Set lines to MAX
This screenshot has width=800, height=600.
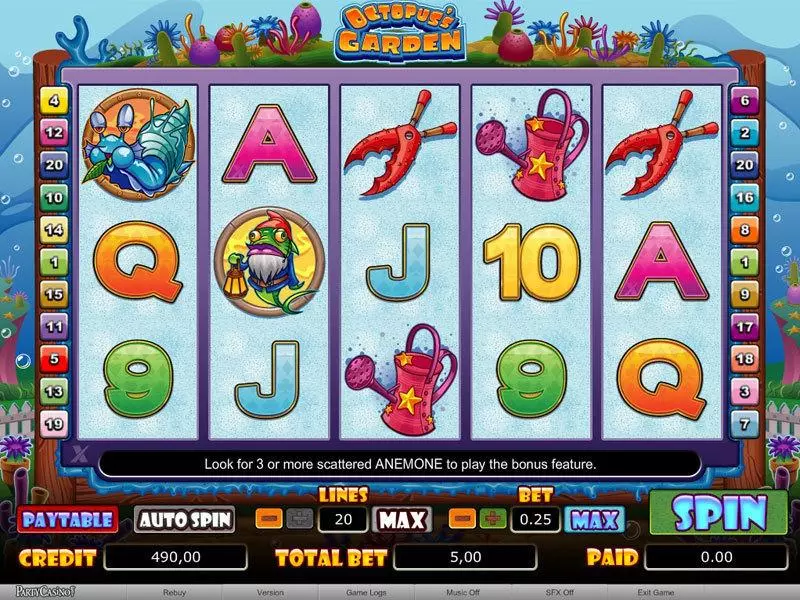[402, 520]
